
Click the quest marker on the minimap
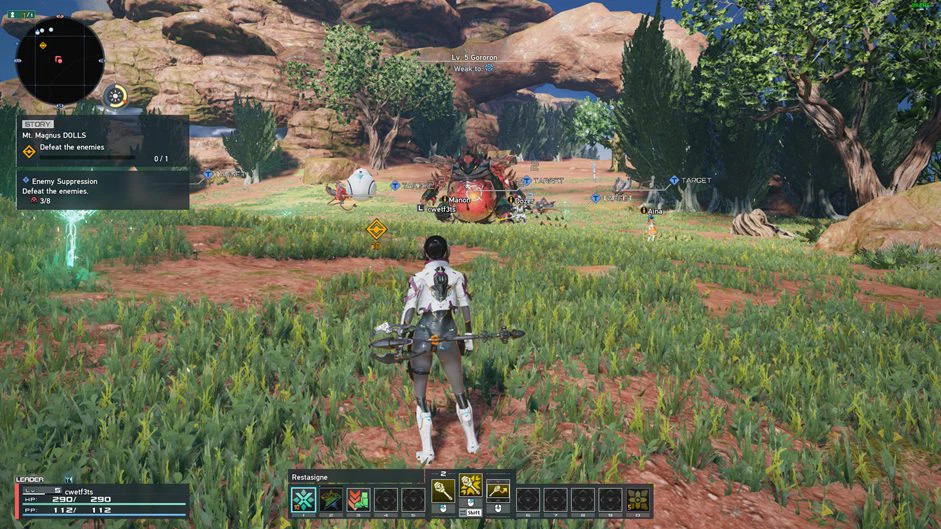pos(43,46)
